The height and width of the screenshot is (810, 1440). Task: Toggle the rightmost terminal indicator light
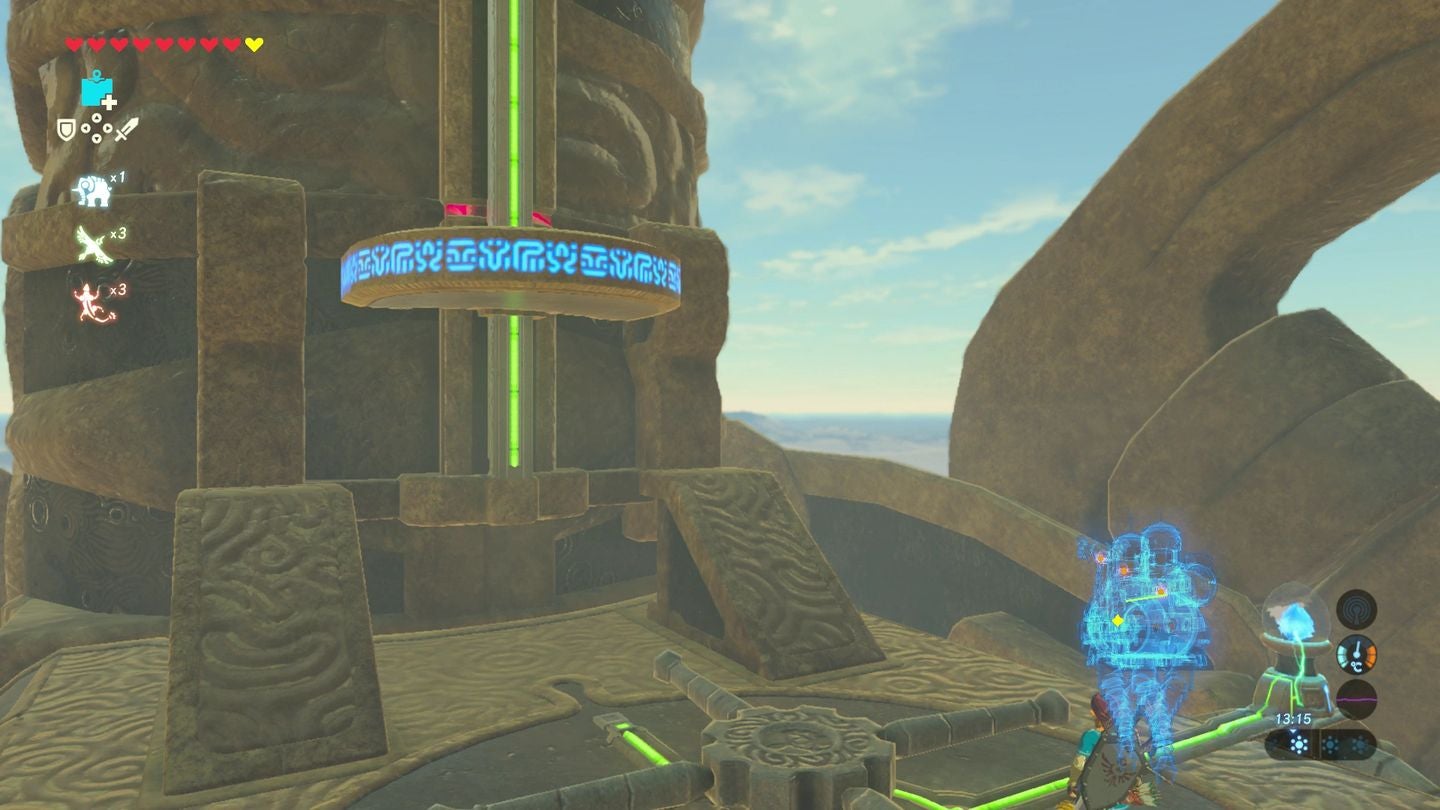[1361, 743]
